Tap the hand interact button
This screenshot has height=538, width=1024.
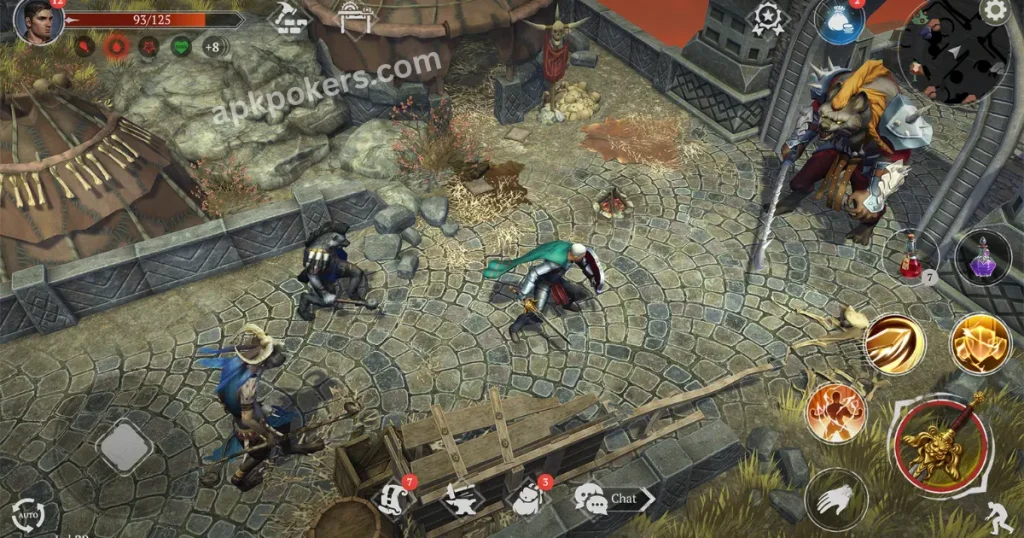832,495
